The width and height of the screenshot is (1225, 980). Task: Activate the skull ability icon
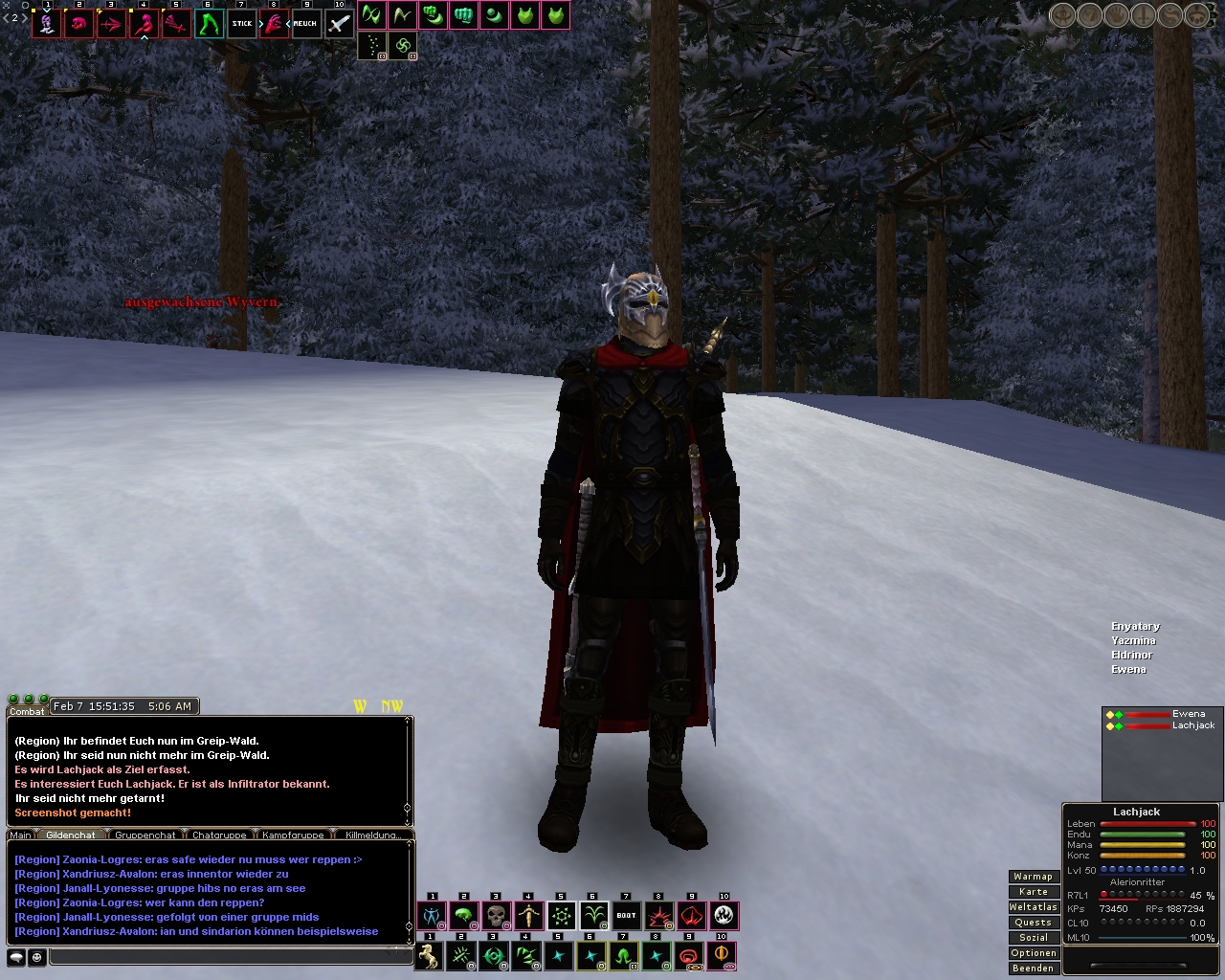click(x=497, y=916)
